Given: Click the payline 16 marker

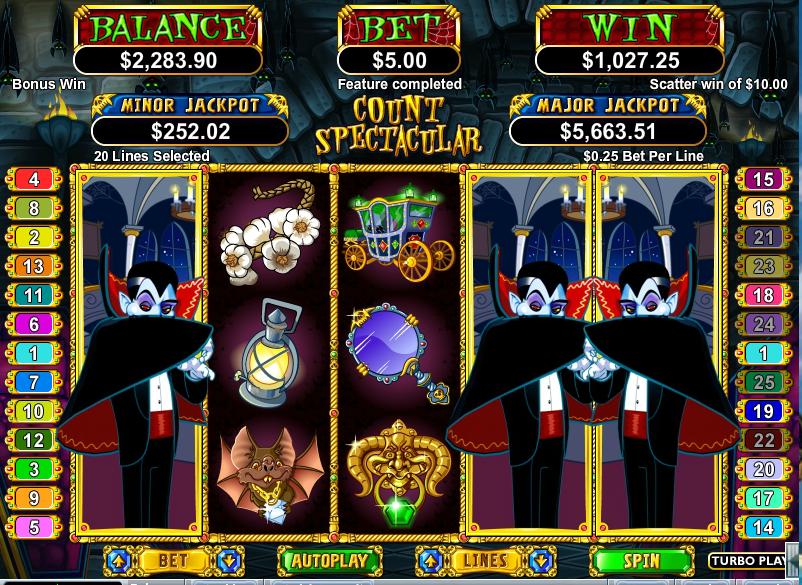Looking at the screenshot, I should pos(763,209).
